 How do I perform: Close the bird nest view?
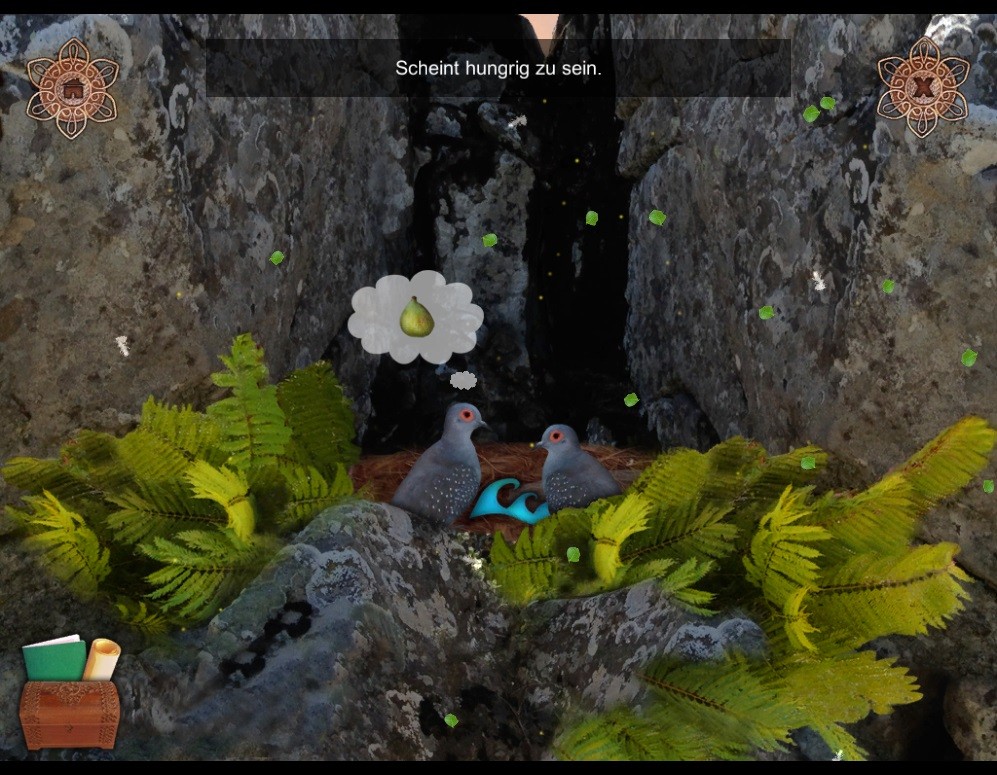[x=923, y=87]
